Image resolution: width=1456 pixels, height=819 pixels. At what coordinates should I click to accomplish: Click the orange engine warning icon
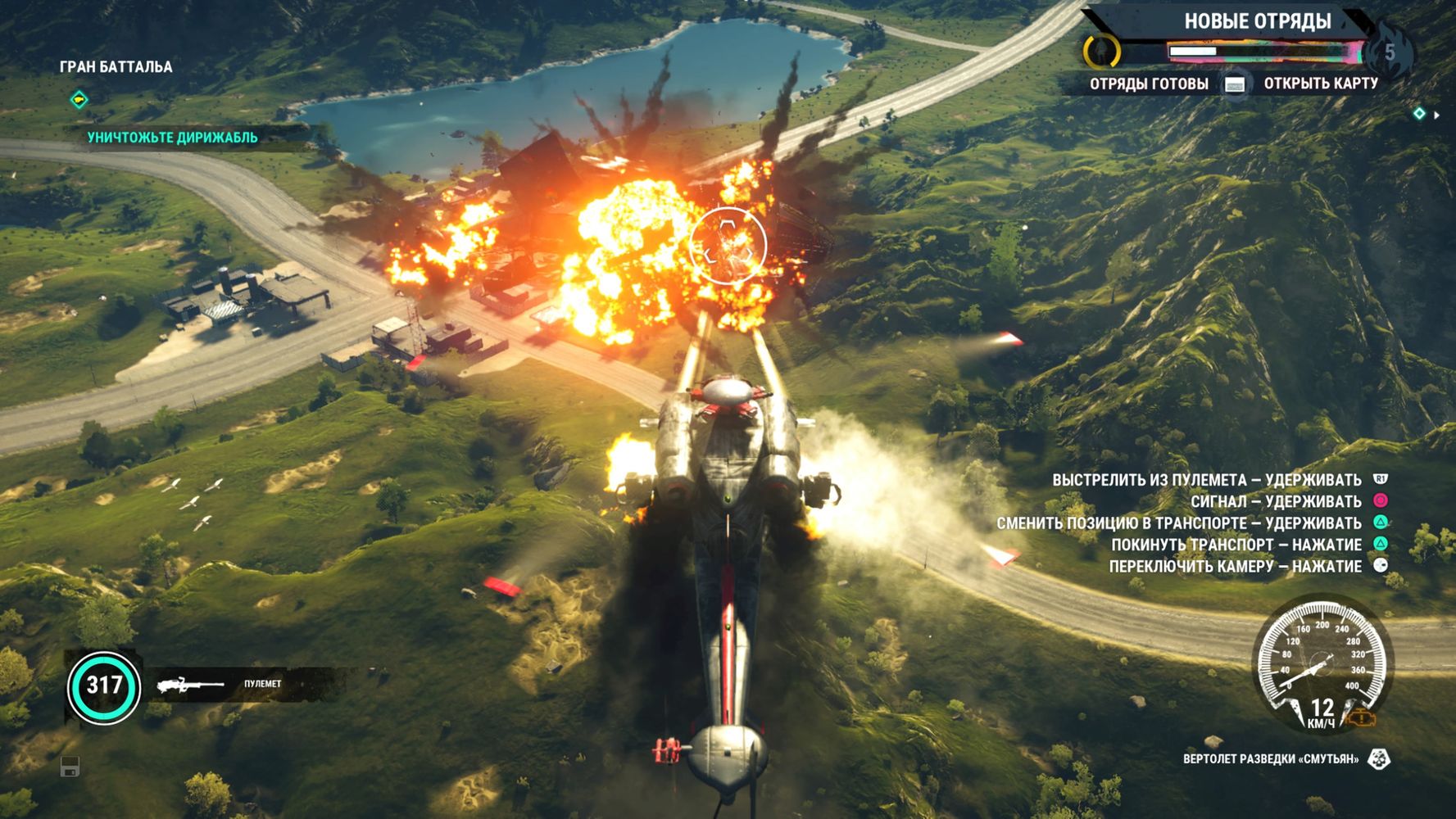pos(1363,718)
